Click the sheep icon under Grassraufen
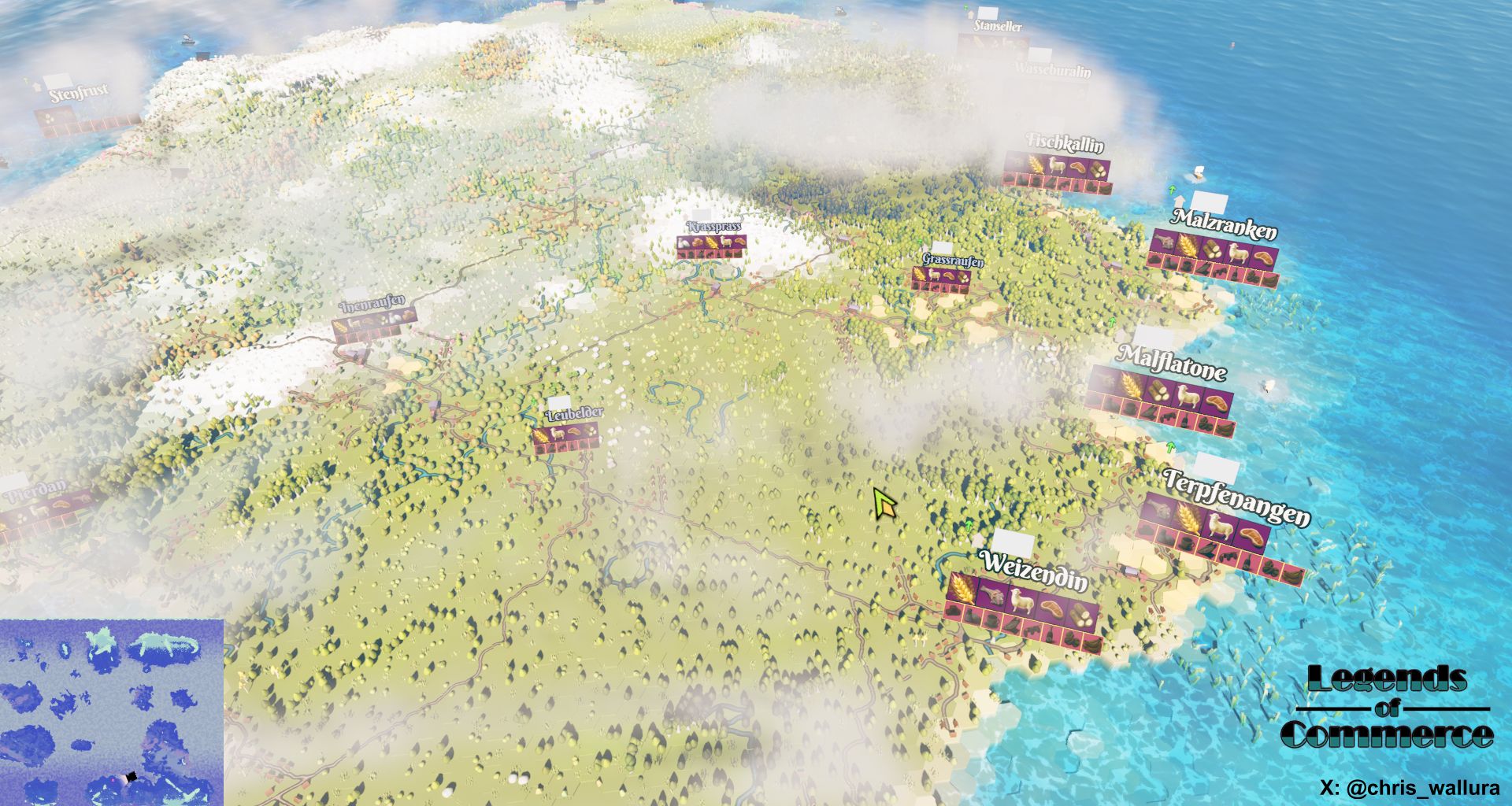Viewport: 1512px width, 806px height. [936, 275]
